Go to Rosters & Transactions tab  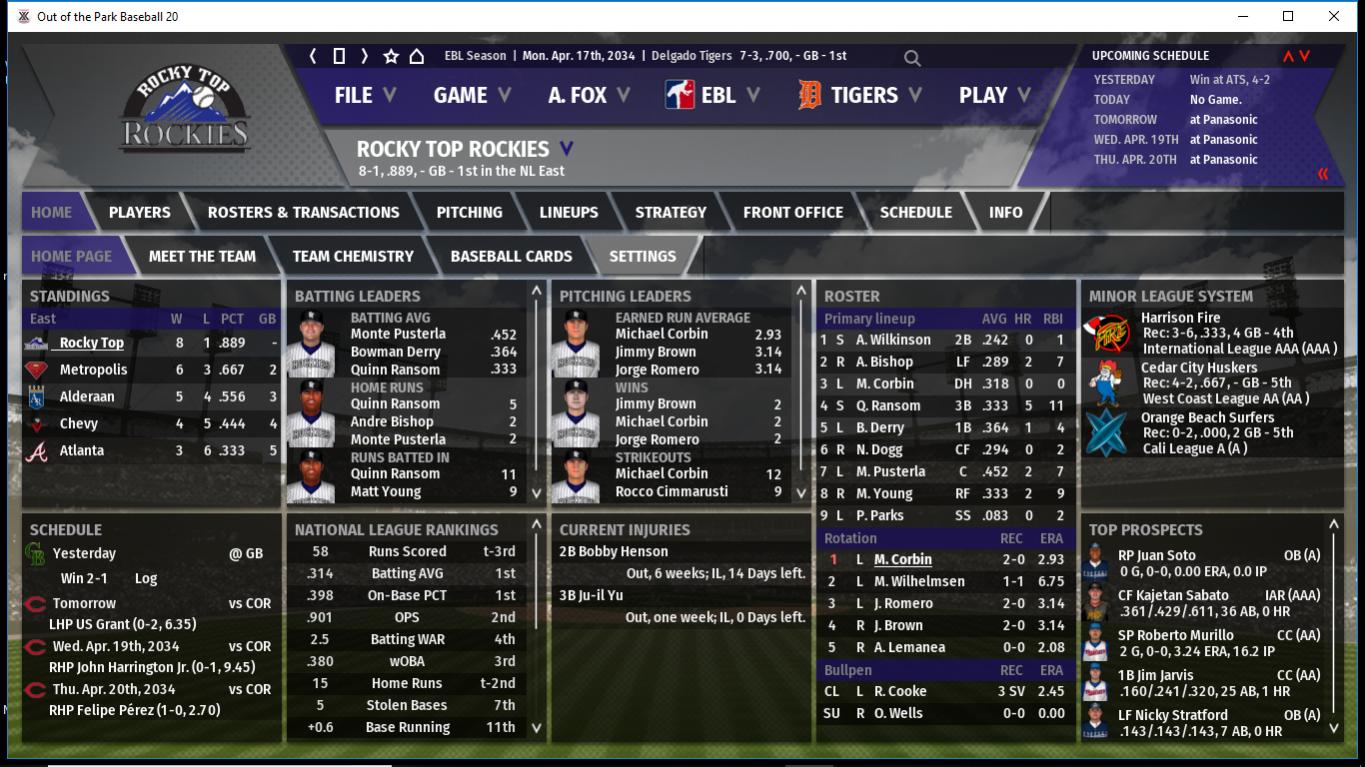pyautogui.click(x=303, y=212)
